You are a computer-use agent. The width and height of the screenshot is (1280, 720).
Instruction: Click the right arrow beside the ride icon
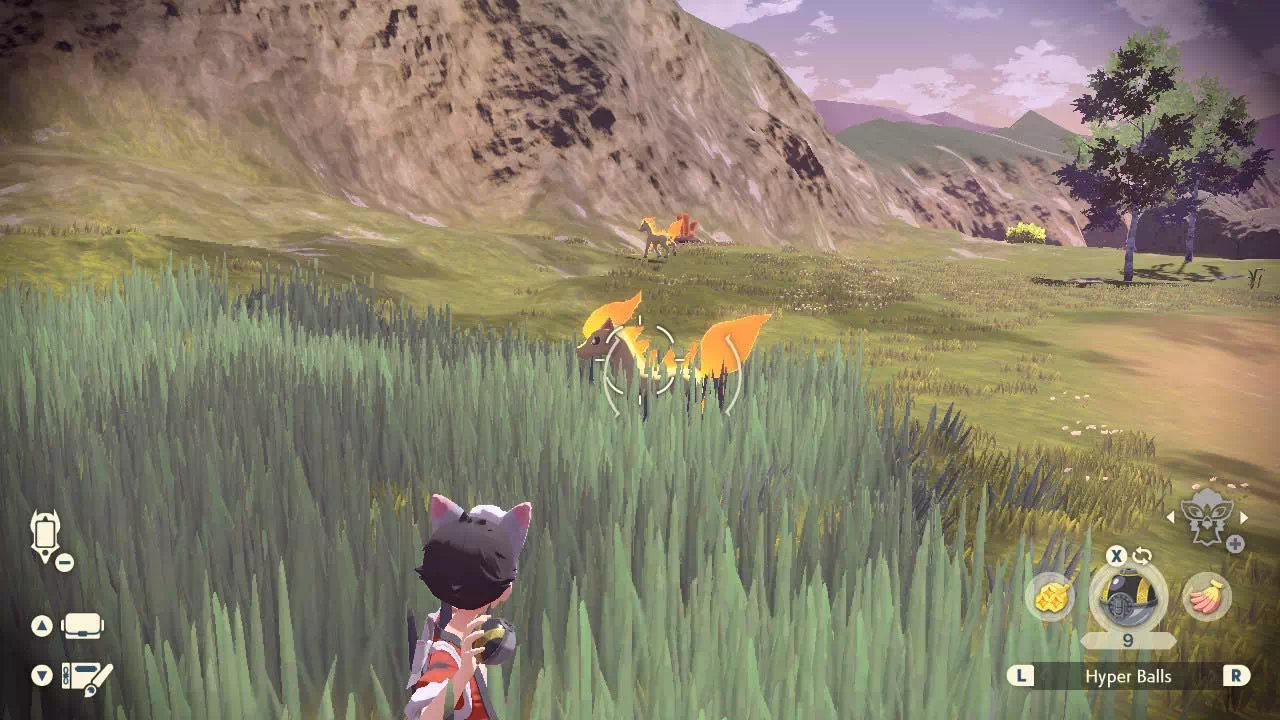[x=1244, y=517]
